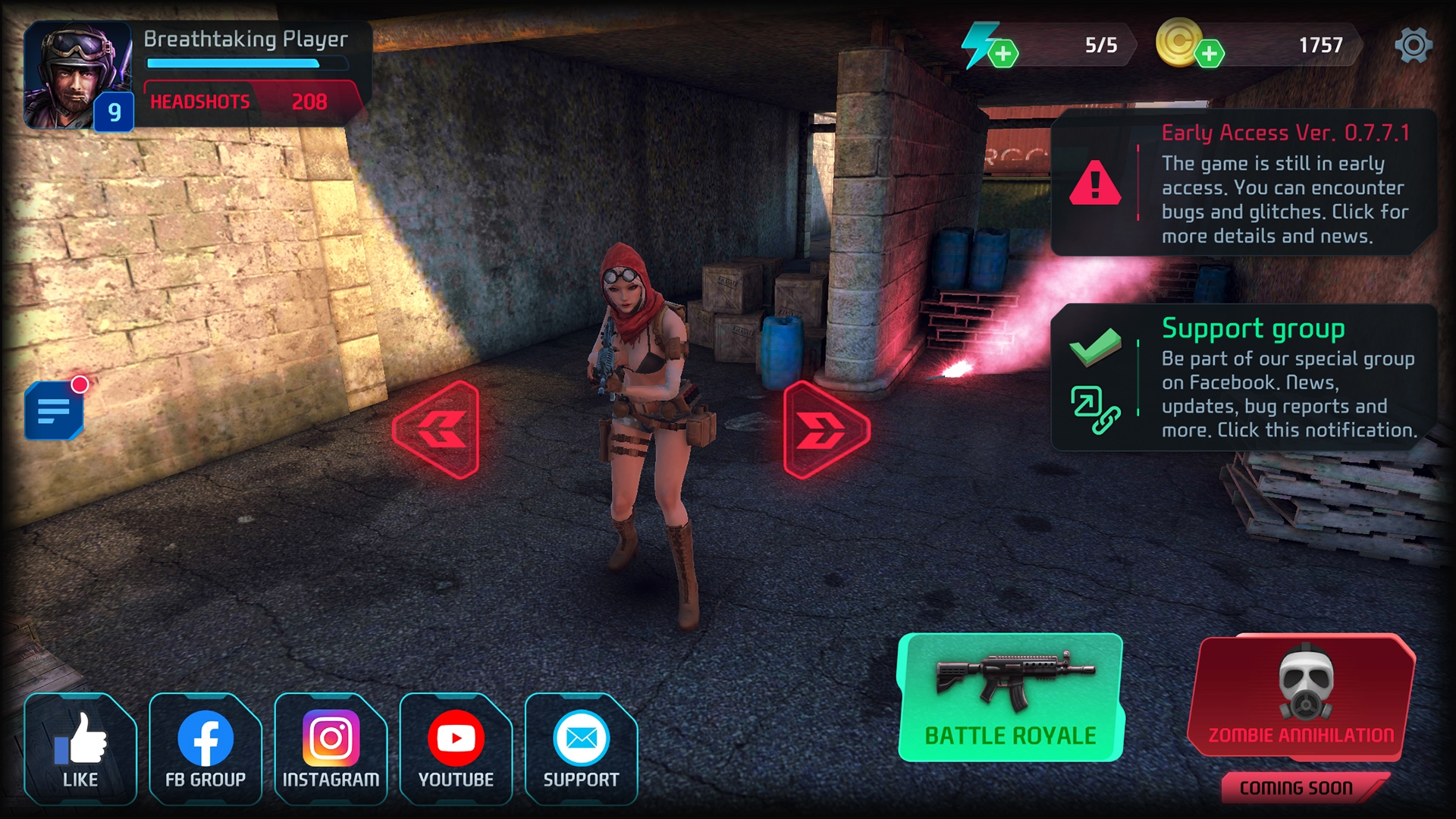The width and height of the screenshot is (1456, 819).
Task: Click the energy lightning bolt icon
Action: click(x=981, y=45)
